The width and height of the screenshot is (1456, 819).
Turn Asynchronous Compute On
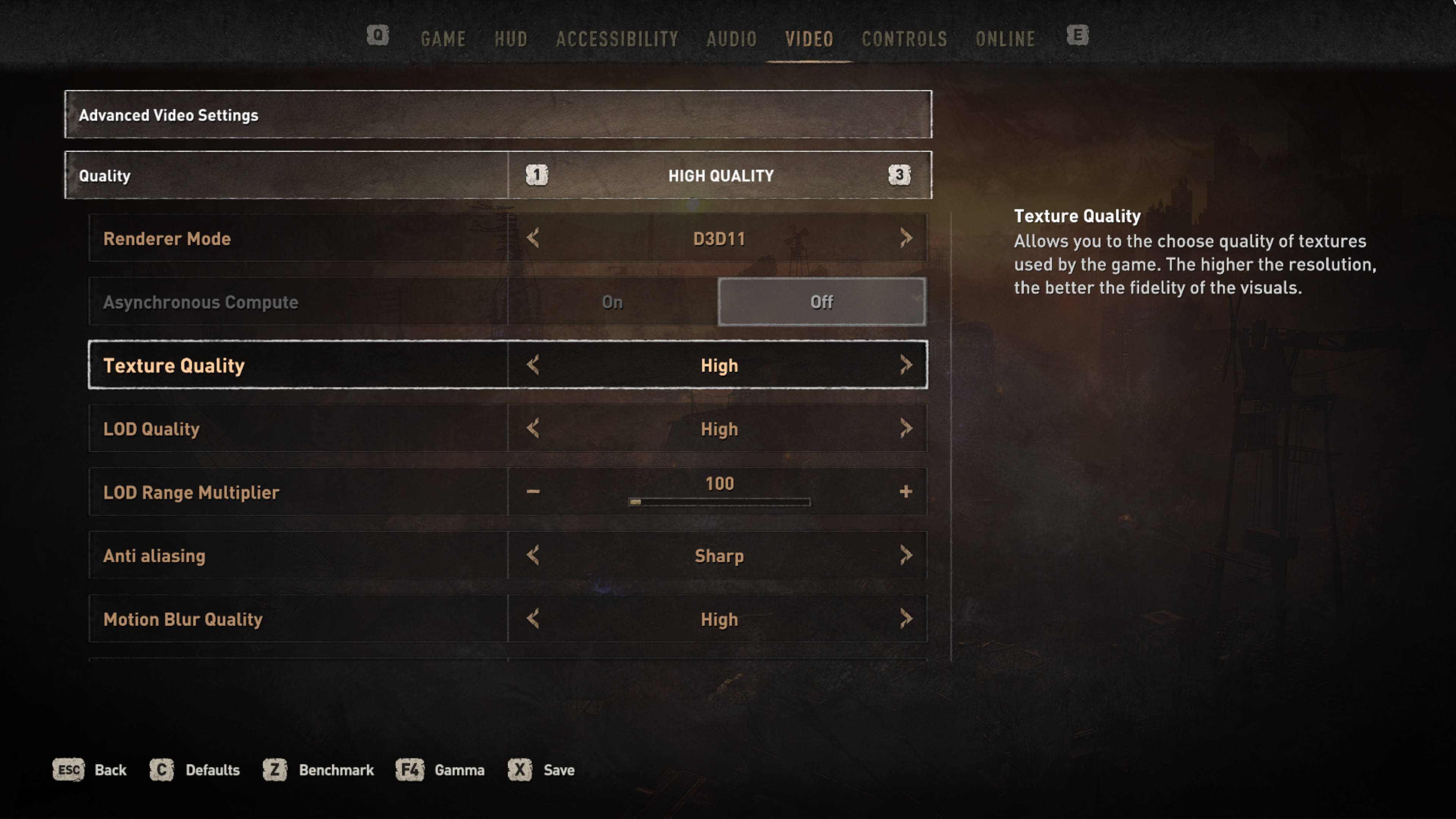612,302
